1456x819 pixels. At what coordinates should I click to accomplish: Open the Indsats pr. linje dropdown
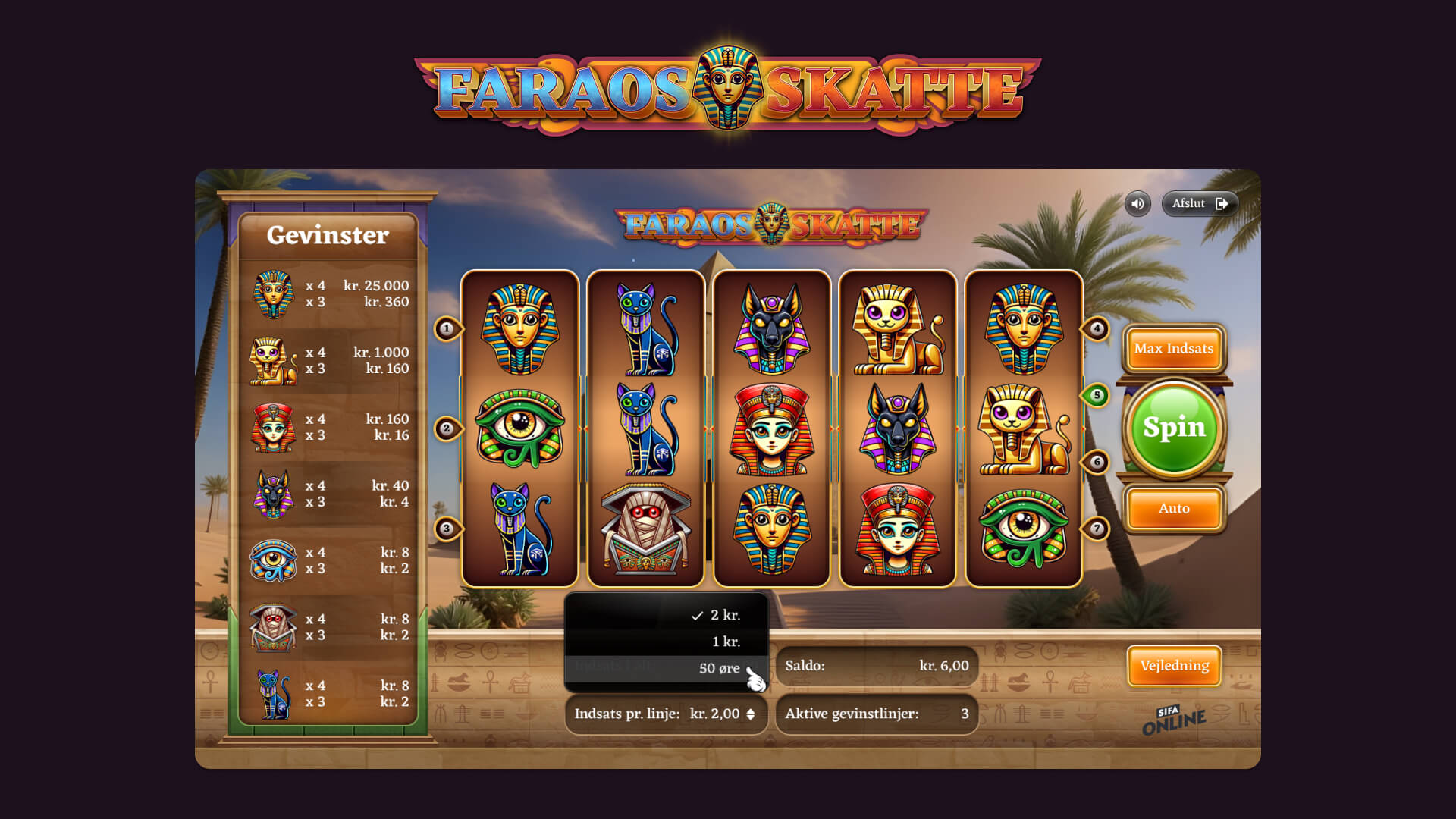666,714
